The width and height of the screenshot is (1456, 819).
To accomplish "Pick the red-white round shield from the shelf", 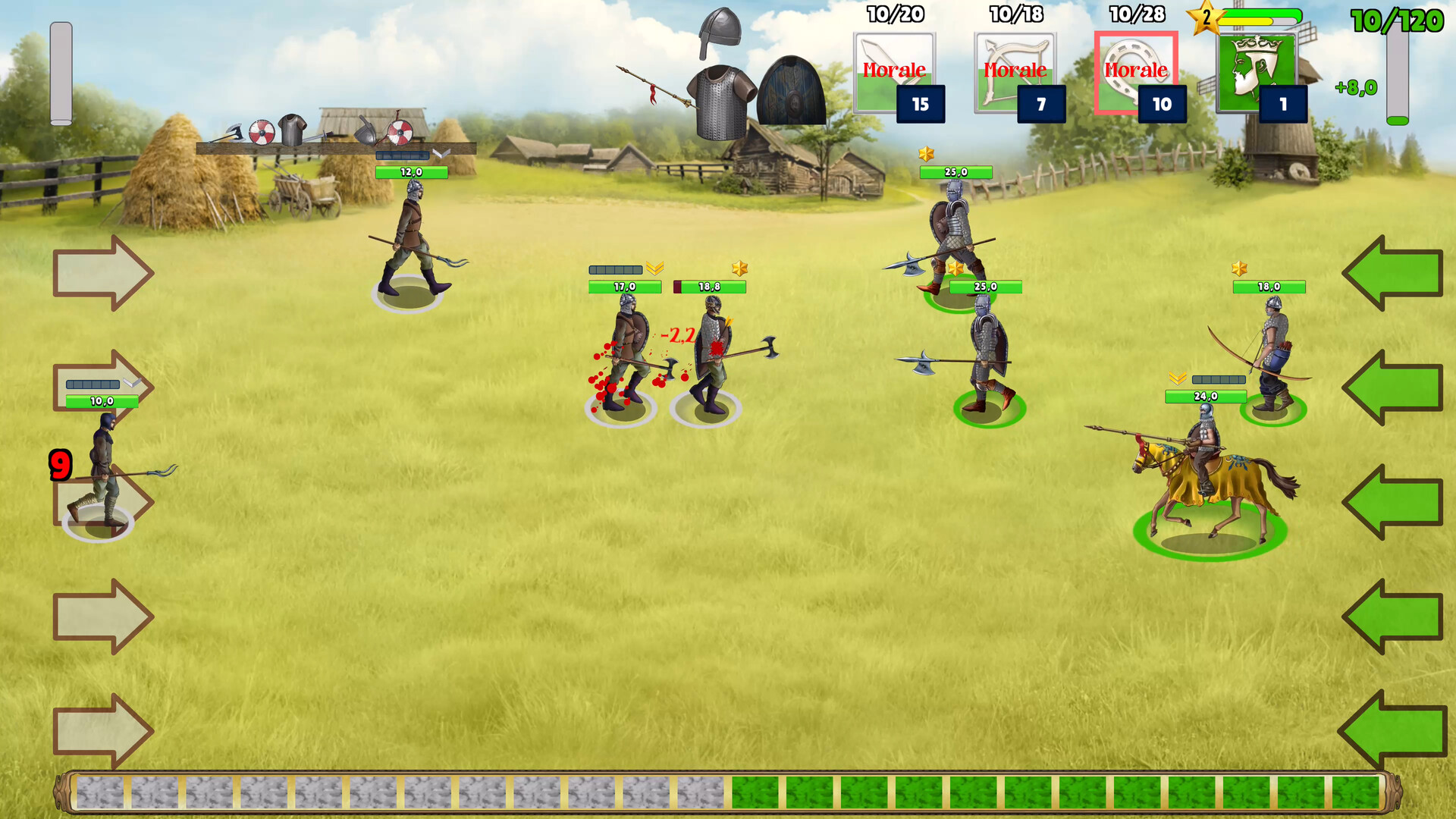I will [262, 132].
